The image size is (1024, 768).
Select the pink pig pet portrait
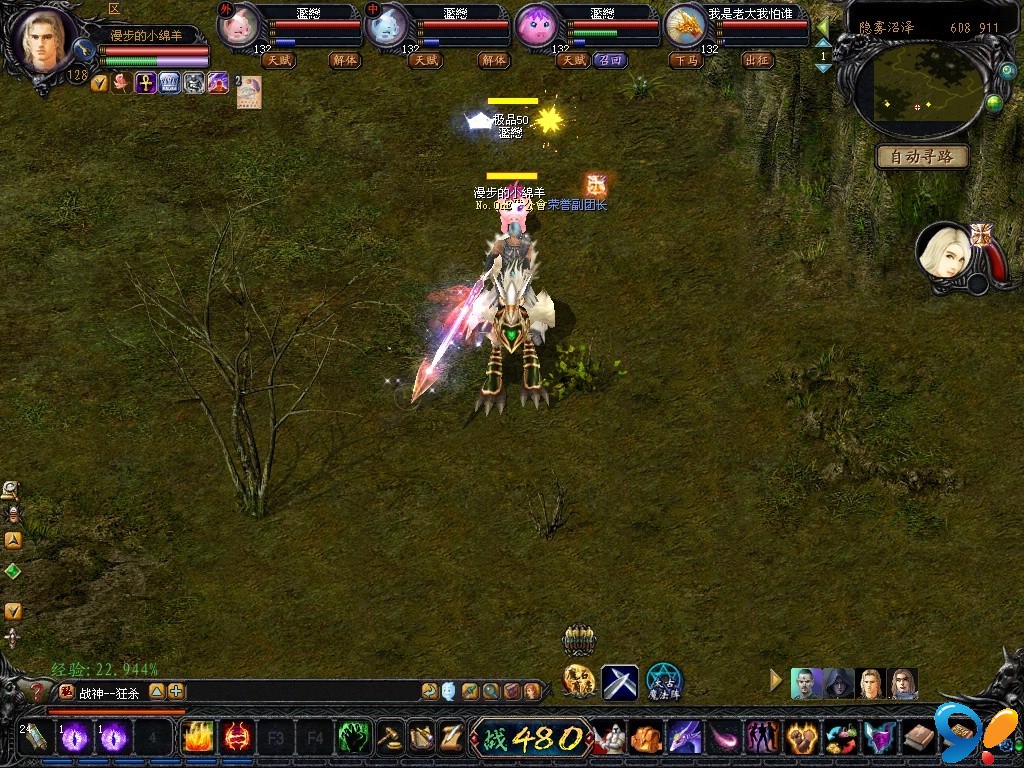(237, 25)
